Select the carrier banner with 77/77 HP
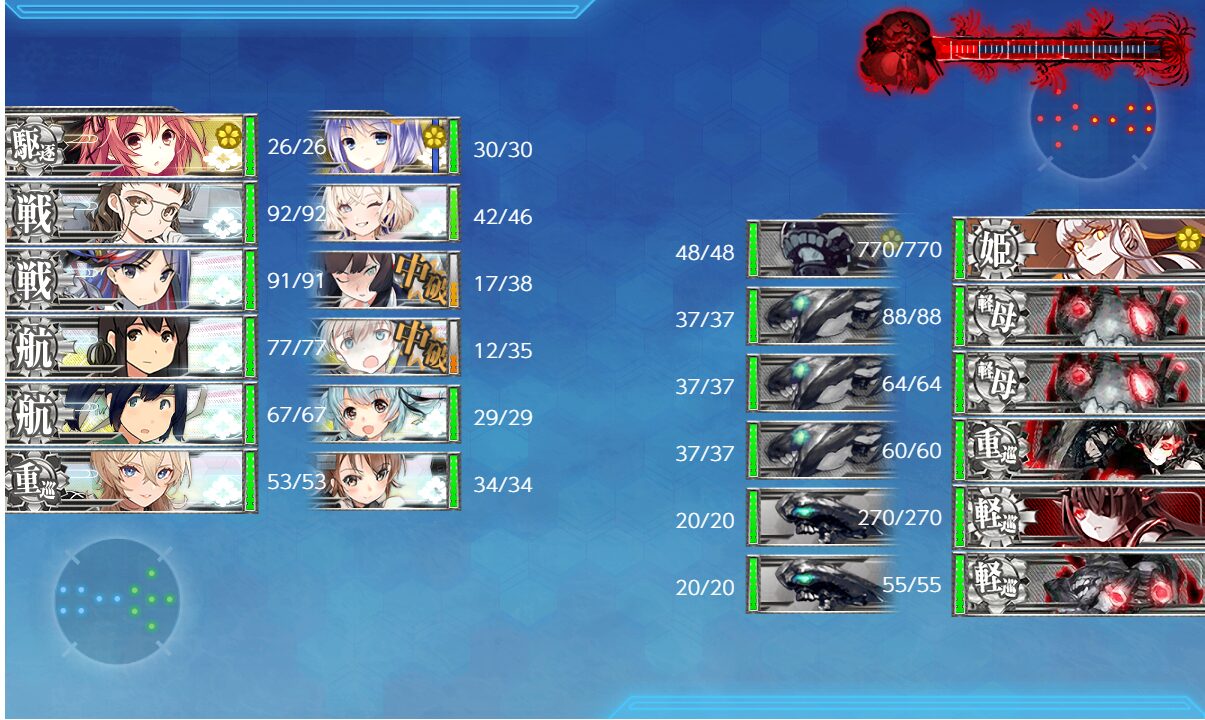Viewport: 1205px width, 720px height. [130, 347]
